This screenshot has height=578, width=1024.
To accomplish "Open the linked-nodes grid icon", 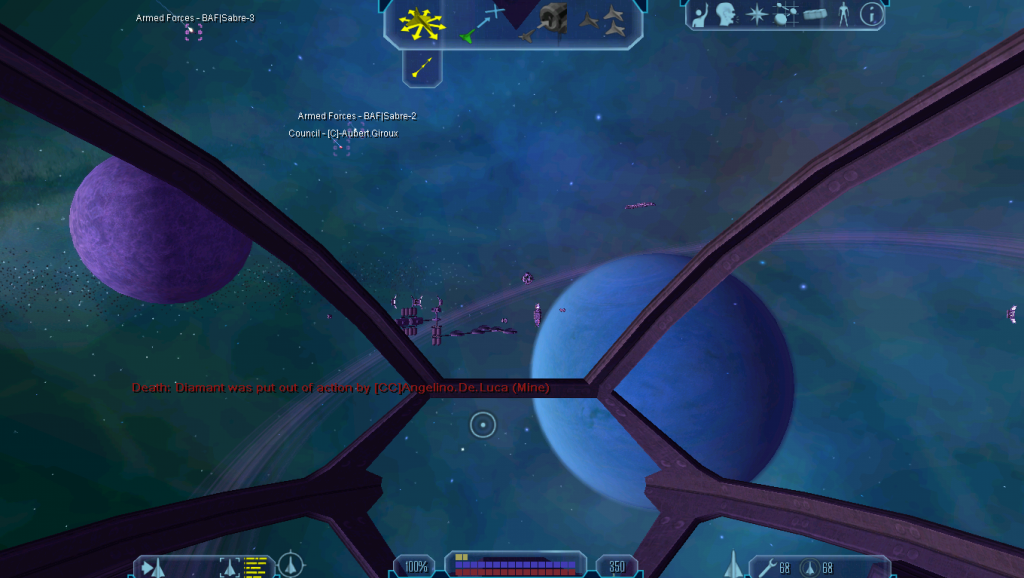I will [785, 15].
